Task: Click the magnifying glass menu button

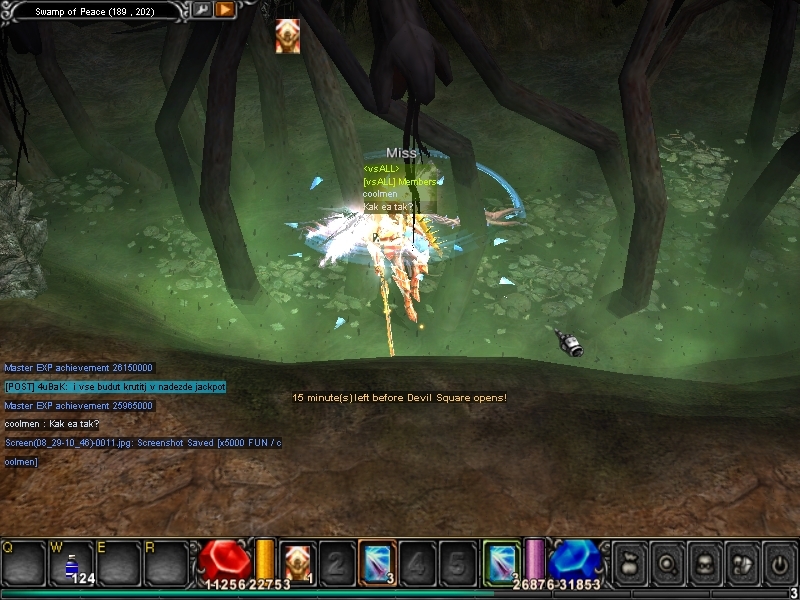Action: tap(667, 562)
